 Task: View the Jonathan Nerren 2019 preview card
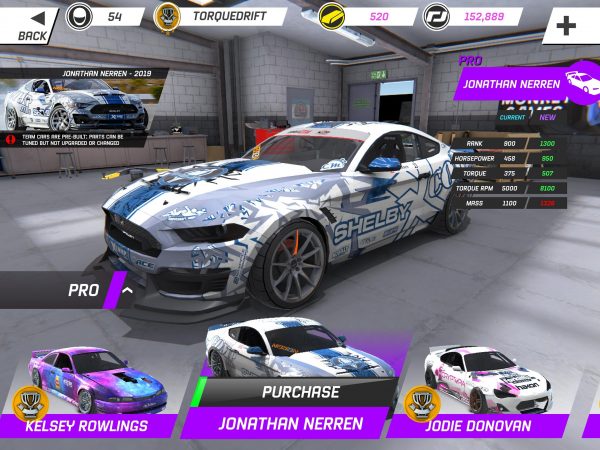78,102
